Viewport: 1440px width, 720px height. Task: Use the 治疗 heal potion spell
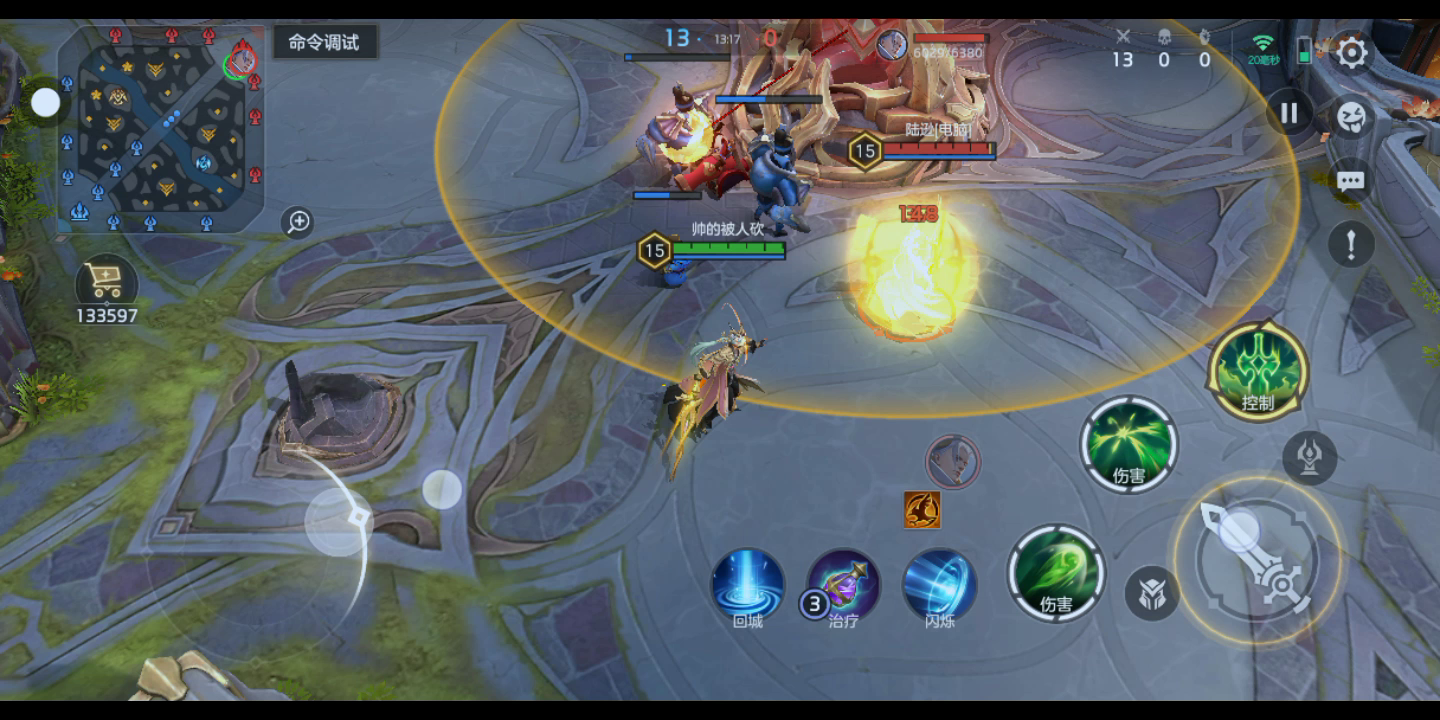point(844,585)
